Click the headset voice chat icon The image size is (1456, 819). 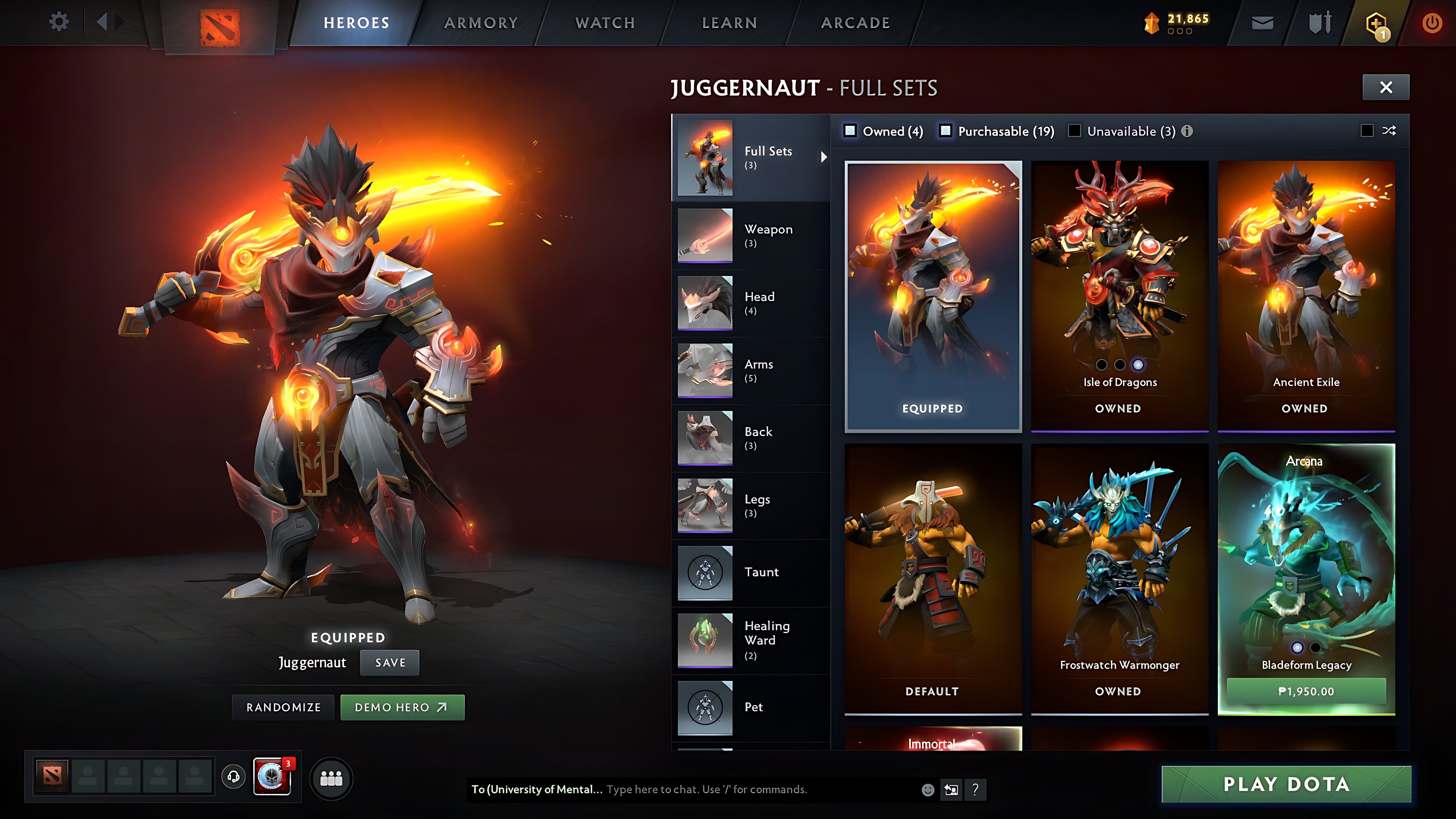pos(232,778)
